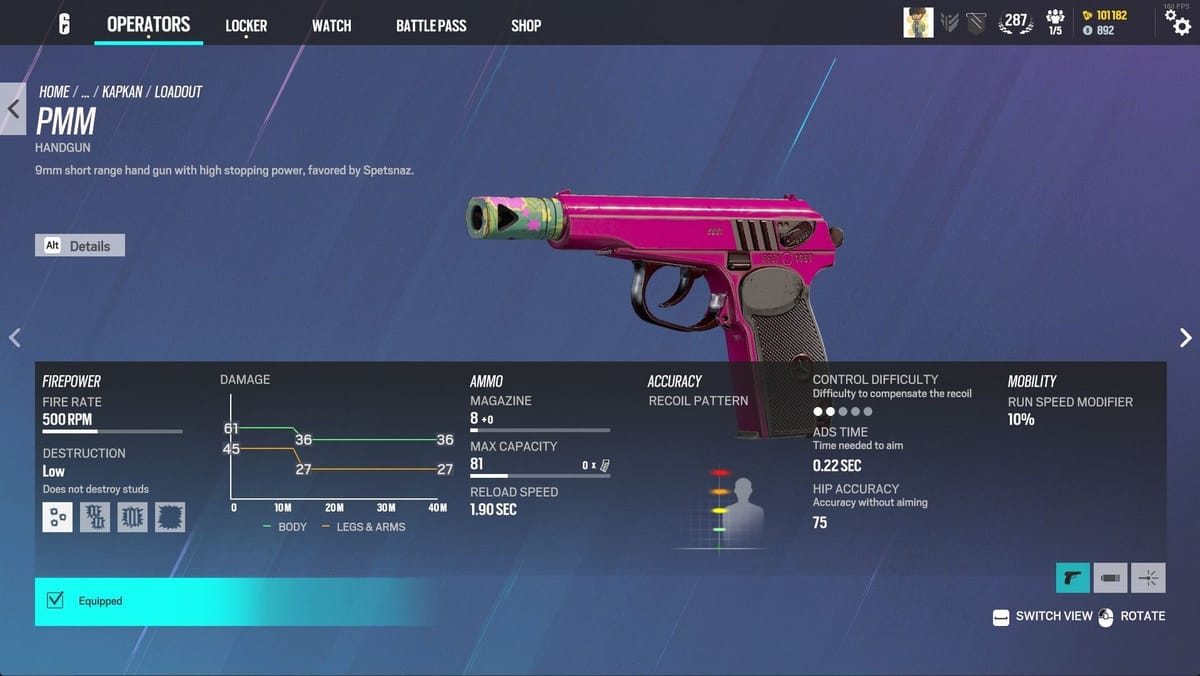Switch to the Locker tab
Image resolution: width=1200 pixels, height=676 pixels.
point(246,26)
